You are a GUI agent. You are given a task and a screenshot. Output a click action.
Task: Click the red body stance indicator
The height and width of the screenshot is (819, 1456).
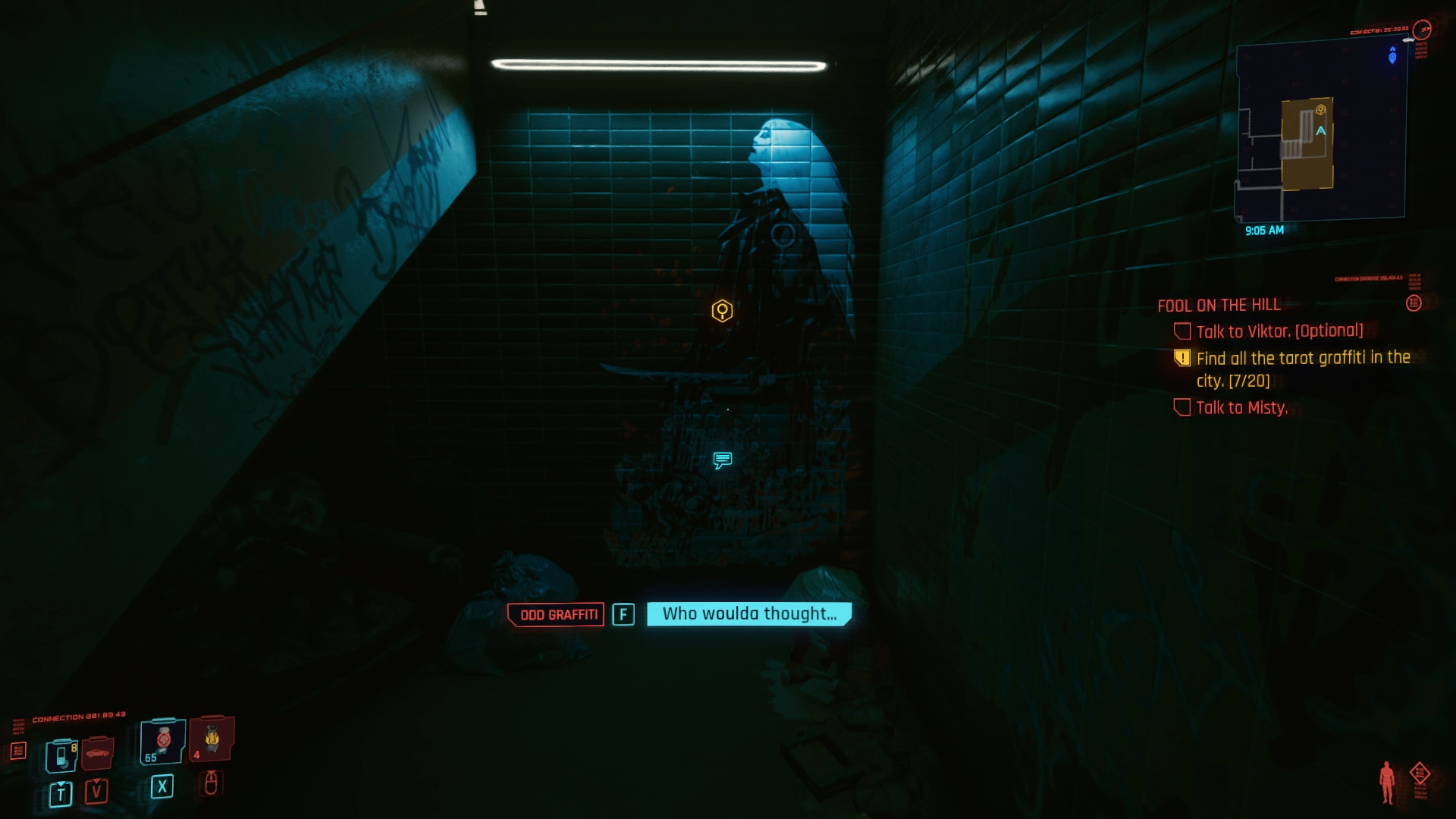point(1387,782)
